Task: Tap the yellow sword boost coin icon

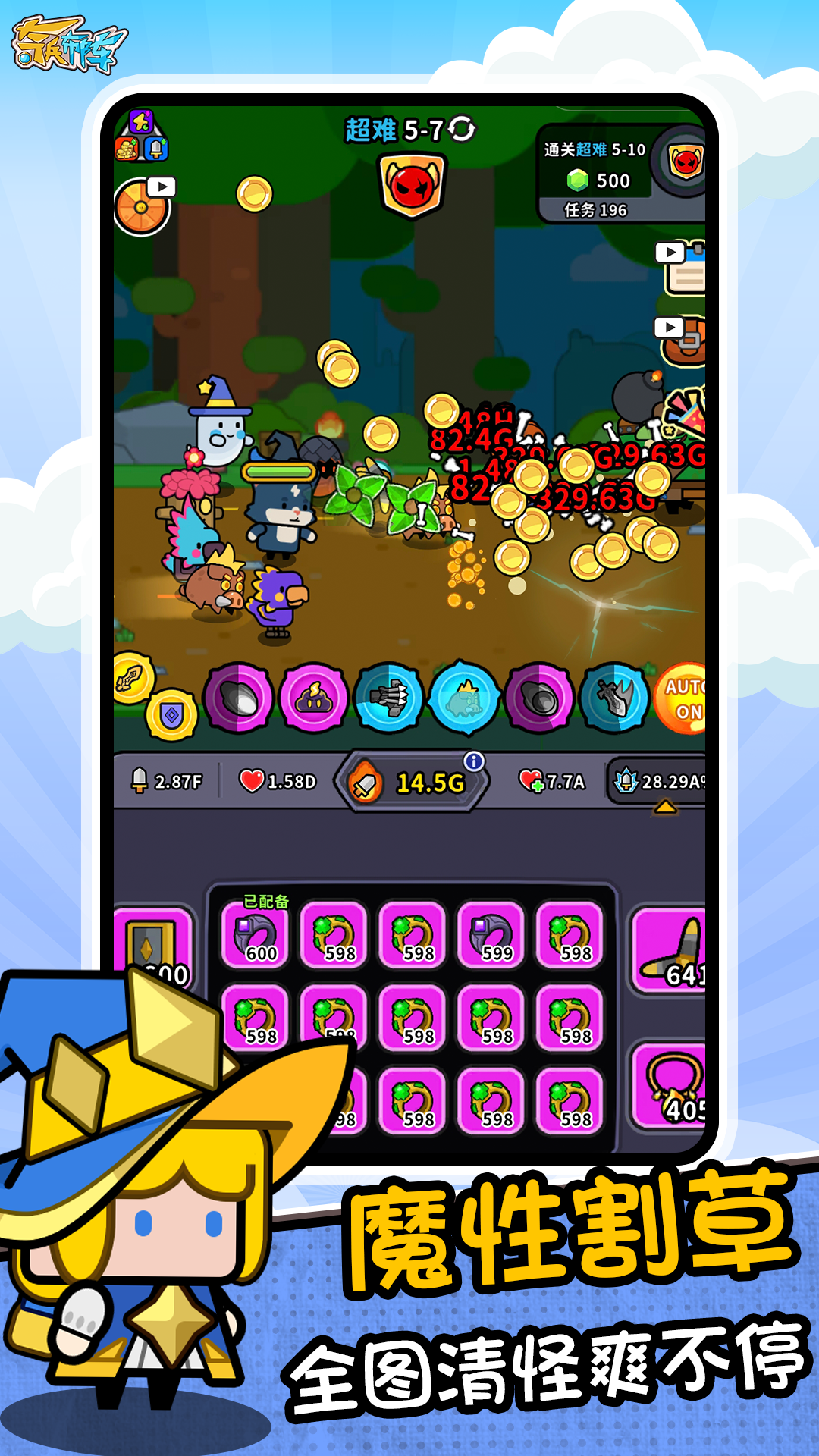Action: [x=132, y=677]
